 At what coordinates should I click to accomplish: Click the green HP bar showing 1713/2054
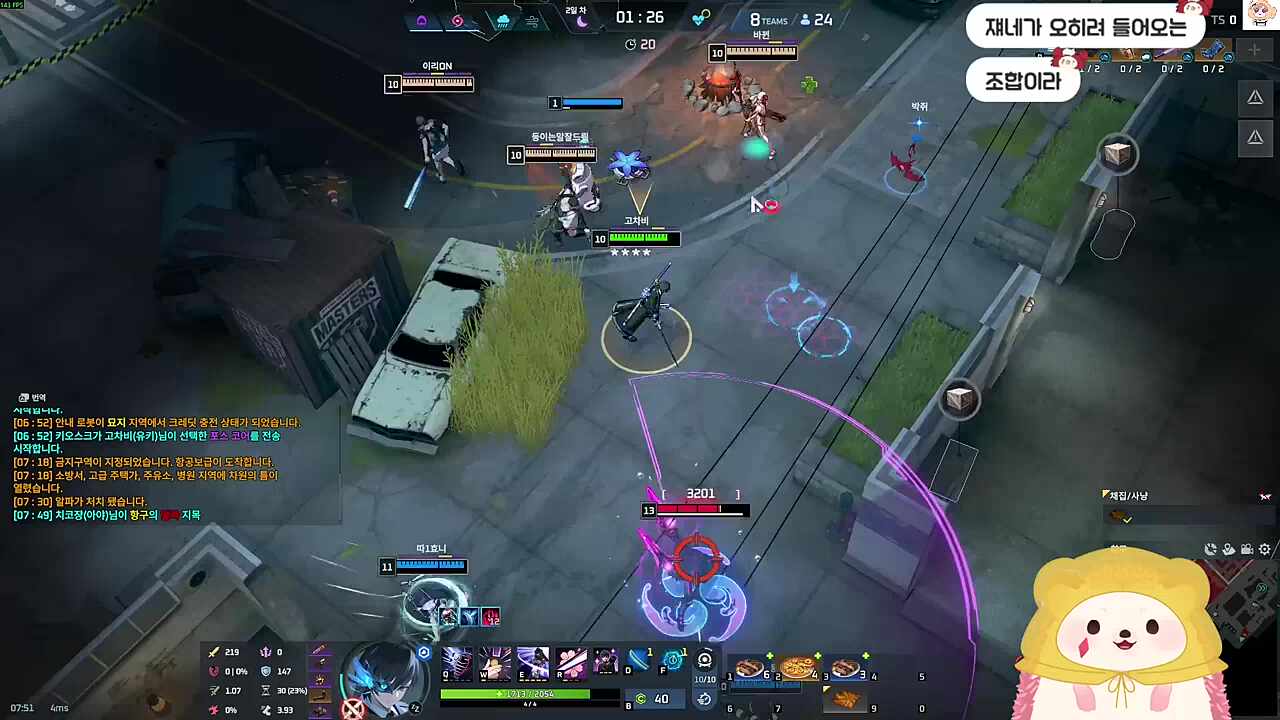click(520, 693)
